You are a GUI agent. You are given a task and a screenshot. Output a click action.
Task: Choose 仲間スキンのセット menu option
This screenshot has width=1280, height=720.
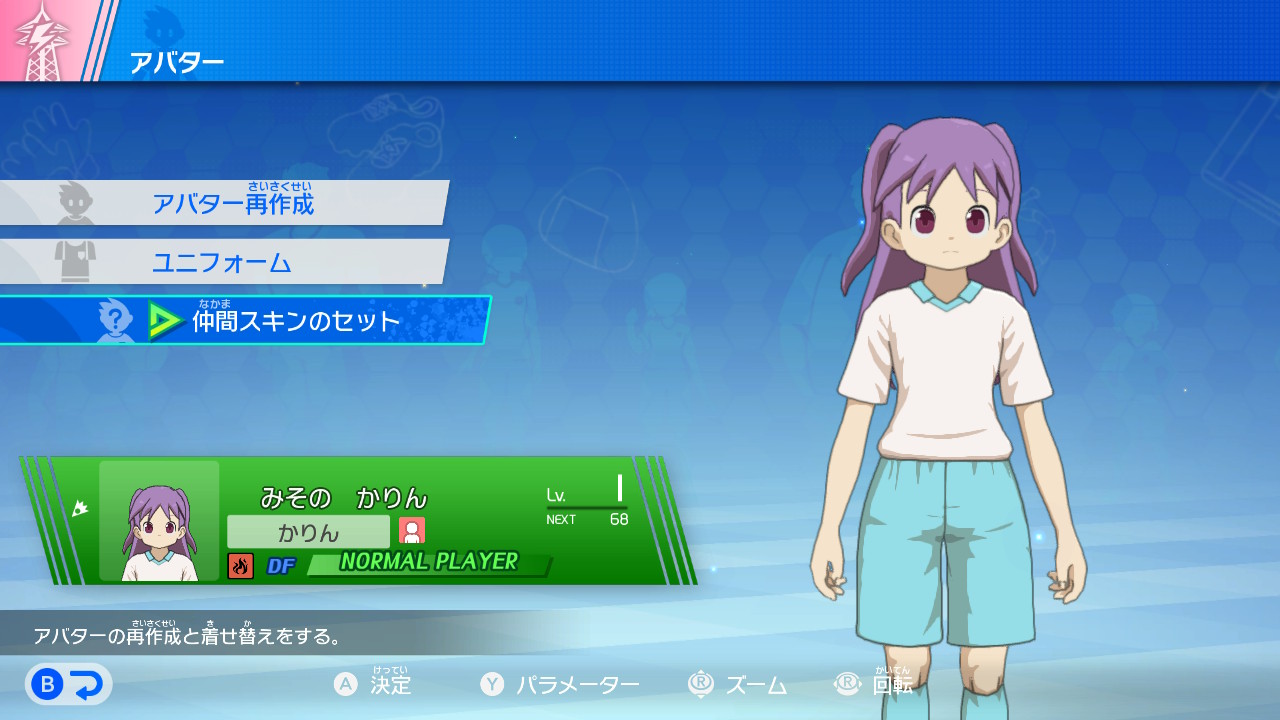296,321
